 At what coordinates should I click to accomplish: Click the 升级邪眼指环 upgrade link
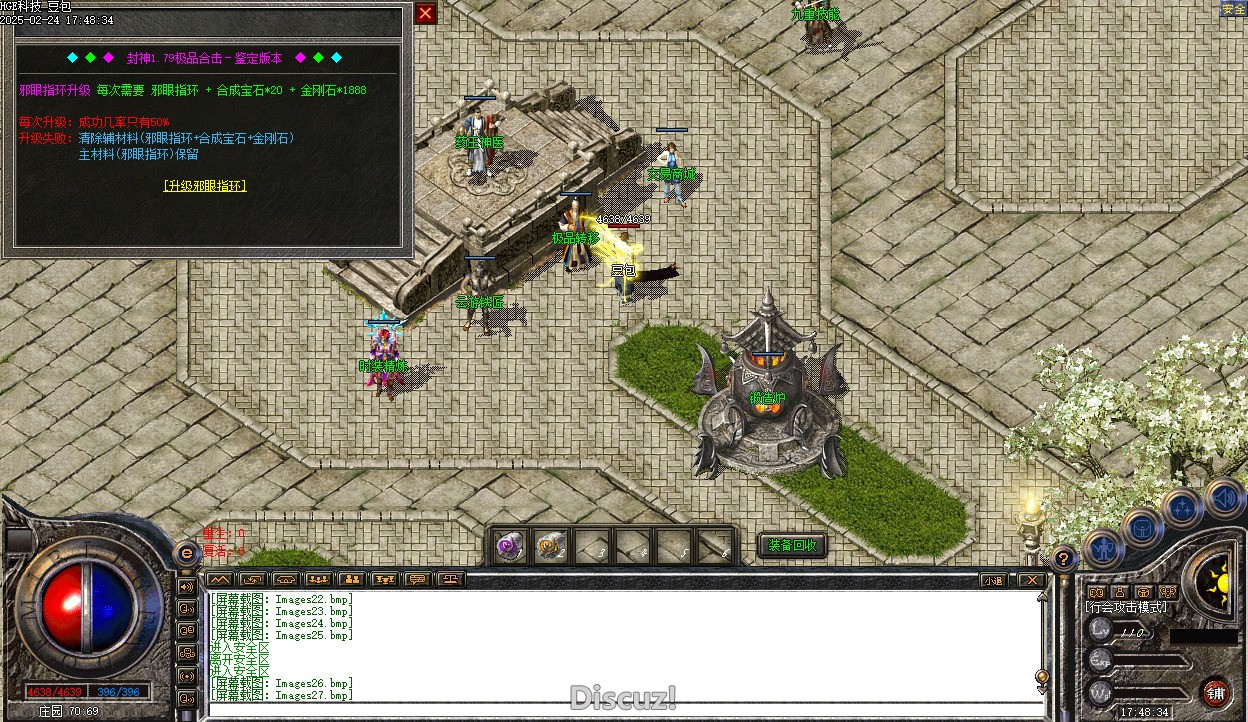click(x=205, y=186)
